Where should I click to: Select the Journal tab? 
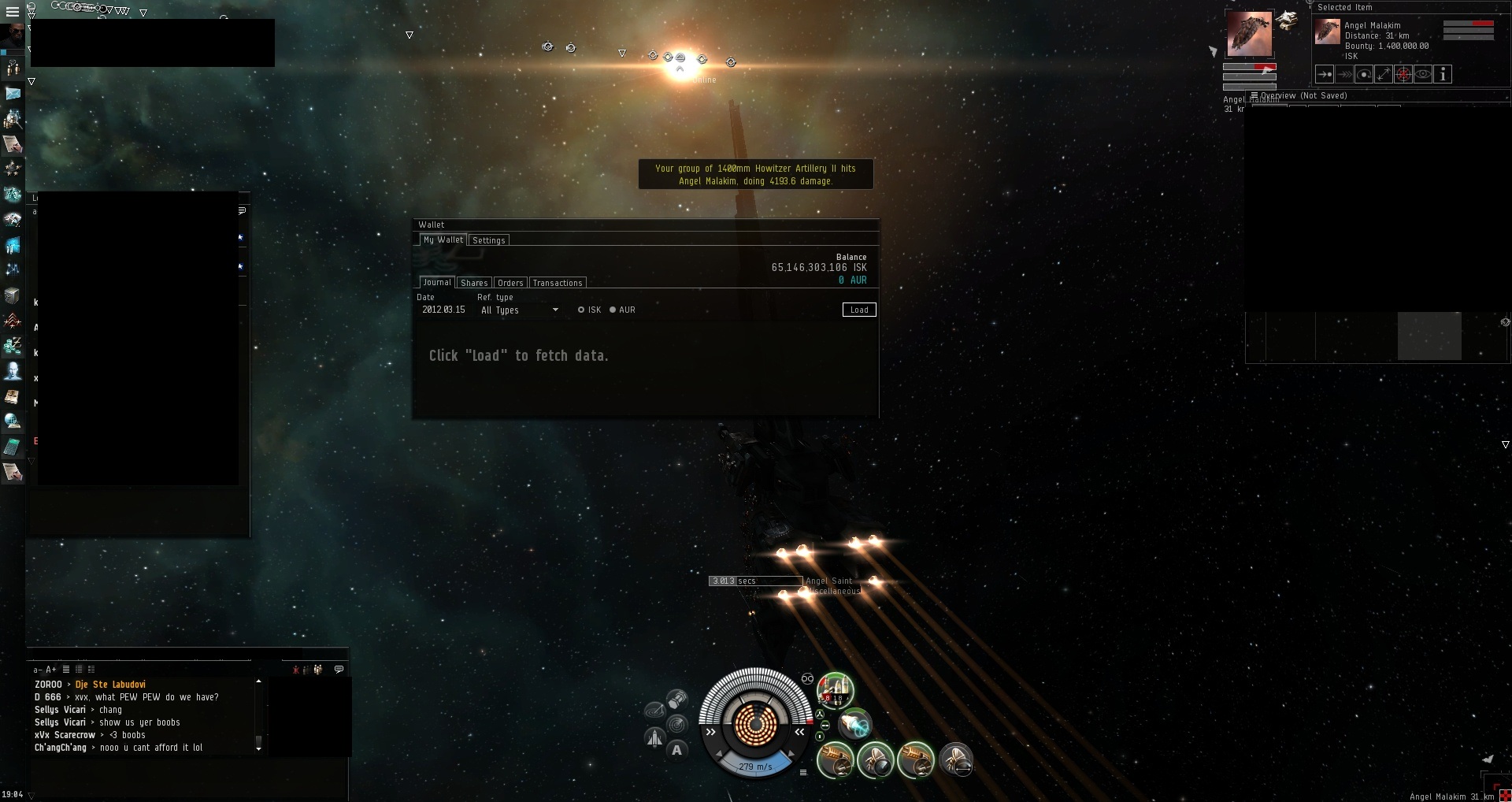point(436,282)
